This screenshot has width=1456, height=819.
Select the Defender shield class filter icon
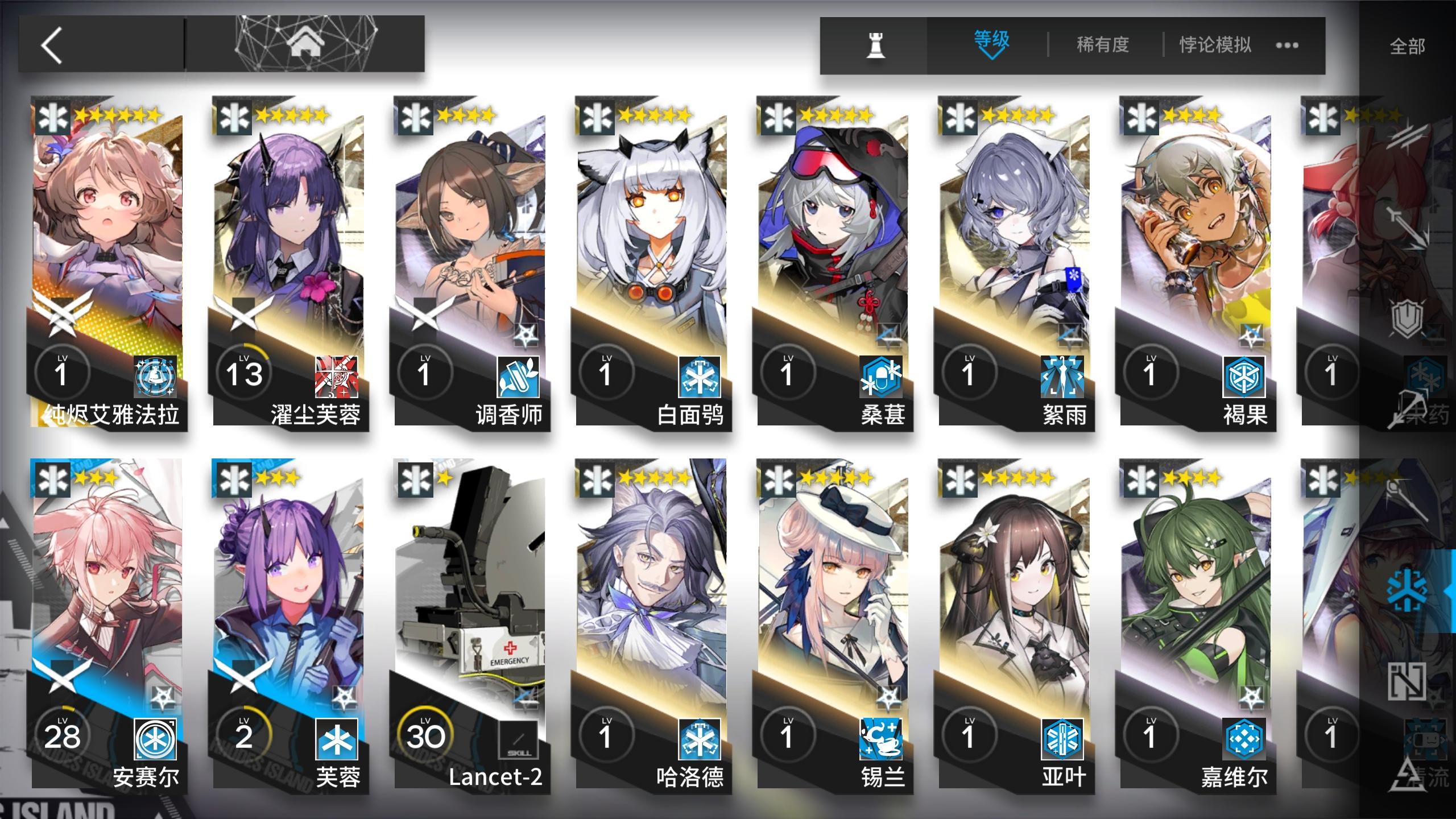pyautogui.click(x=1408, y=317)
